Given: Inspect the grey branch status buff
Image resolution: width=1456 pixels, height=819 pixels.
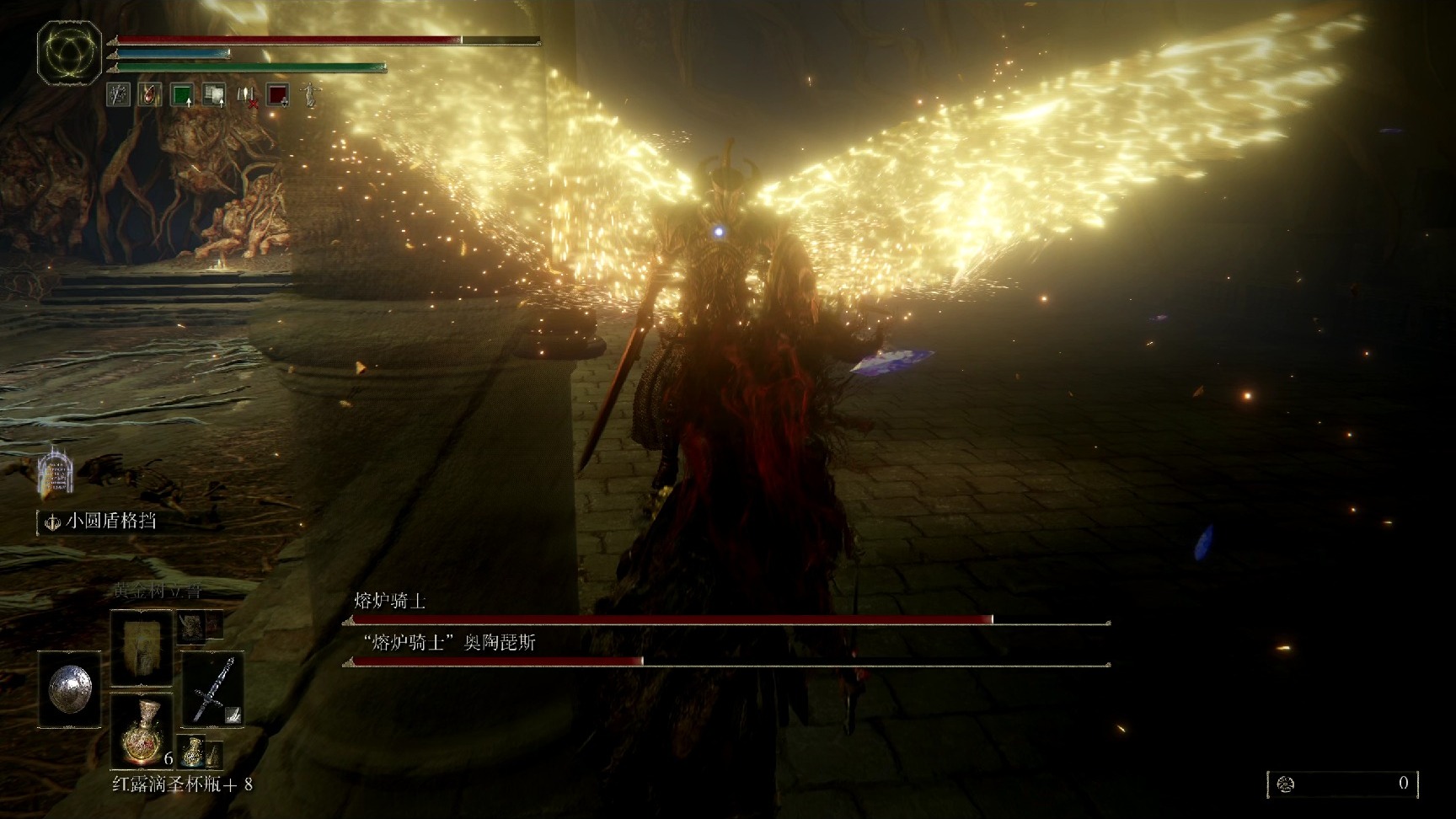Looking at the screenshot, I should (118, 95).
